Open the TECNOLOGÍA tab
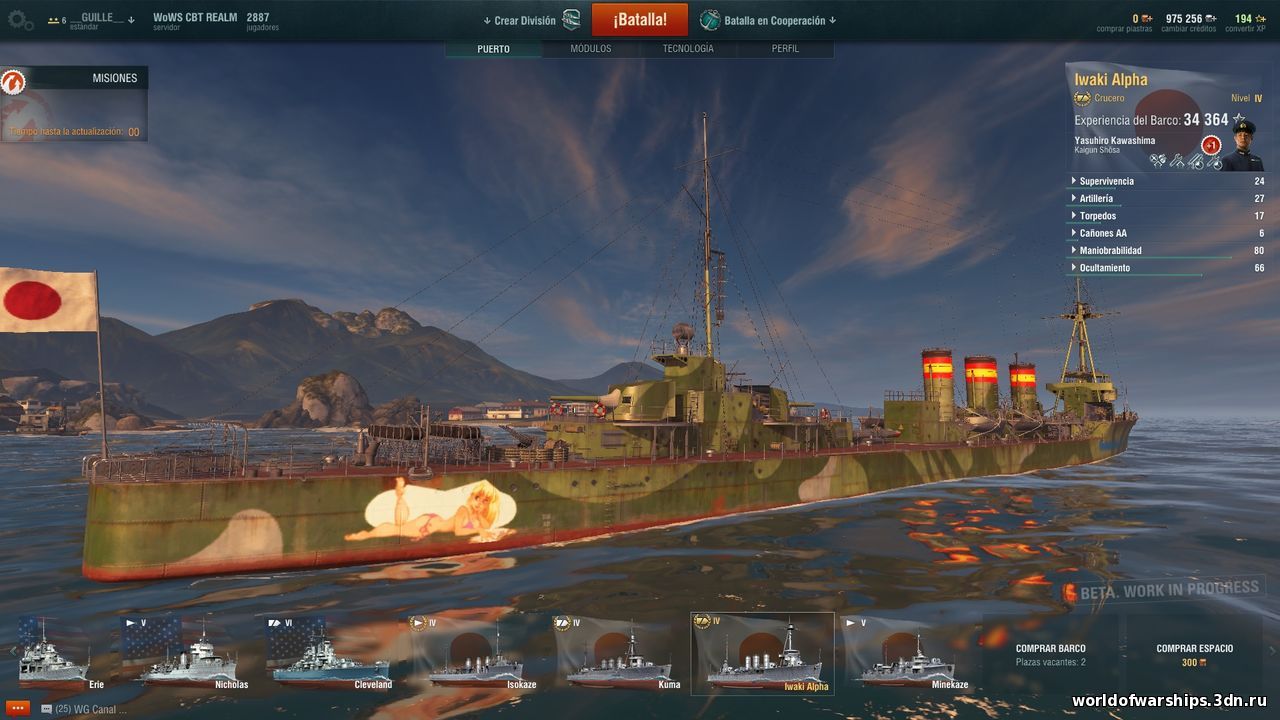 (689, 47)
